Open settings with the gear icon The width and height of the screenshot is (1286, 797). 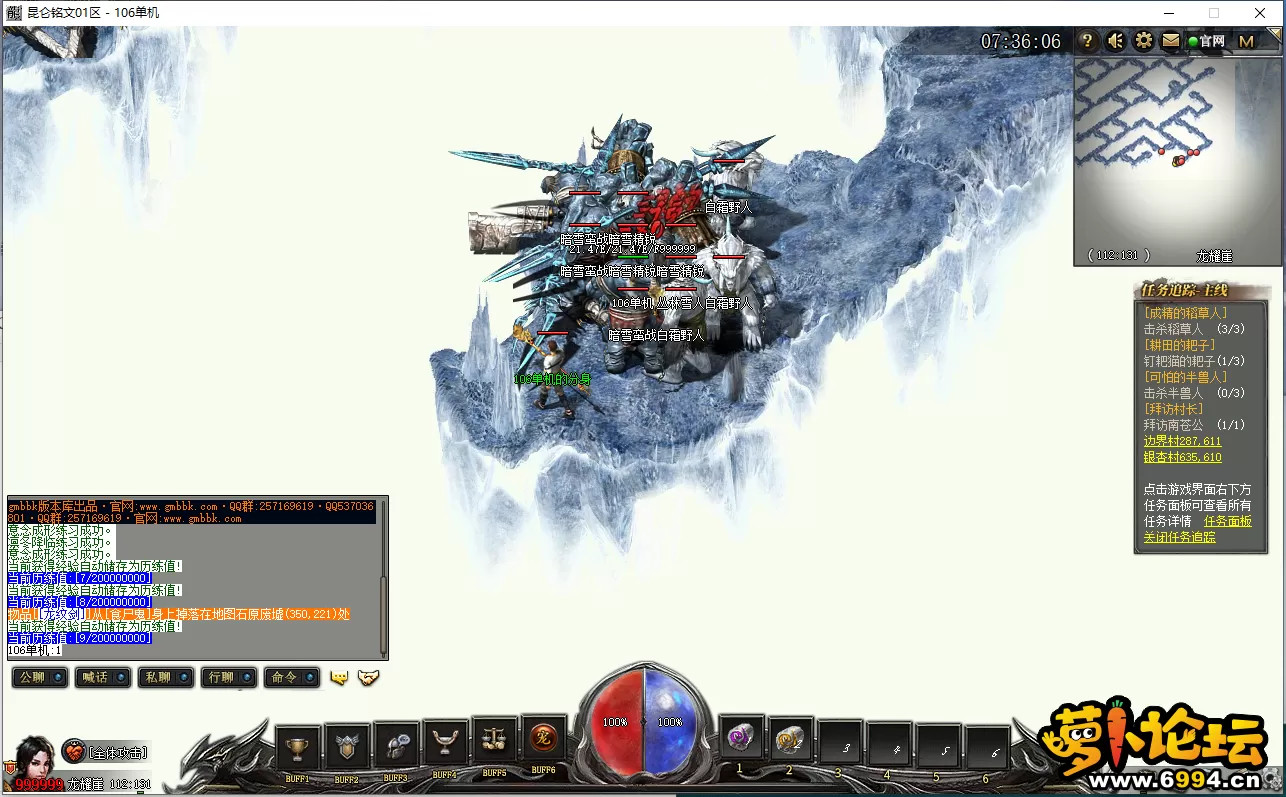[x=1144, y=41]
